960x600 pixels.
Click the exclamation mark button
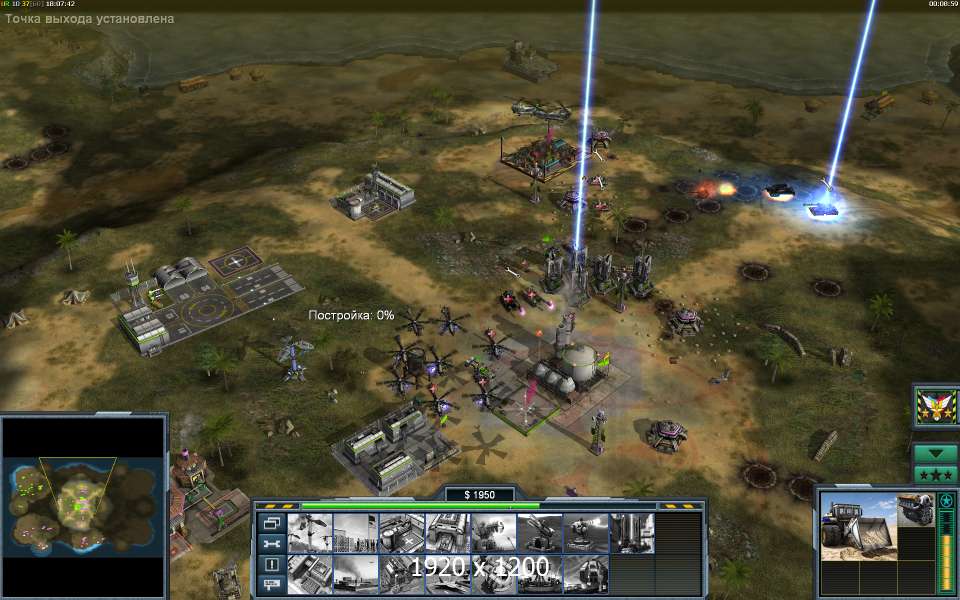click(x=271, y=563)
